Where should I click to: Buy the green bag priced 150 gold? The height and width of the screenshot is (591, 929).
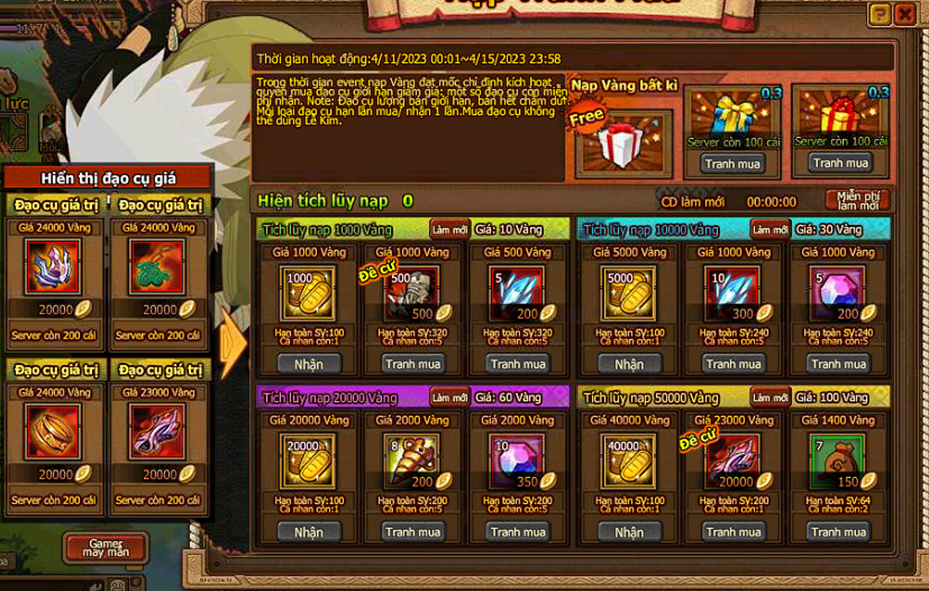tap(838, 532)
